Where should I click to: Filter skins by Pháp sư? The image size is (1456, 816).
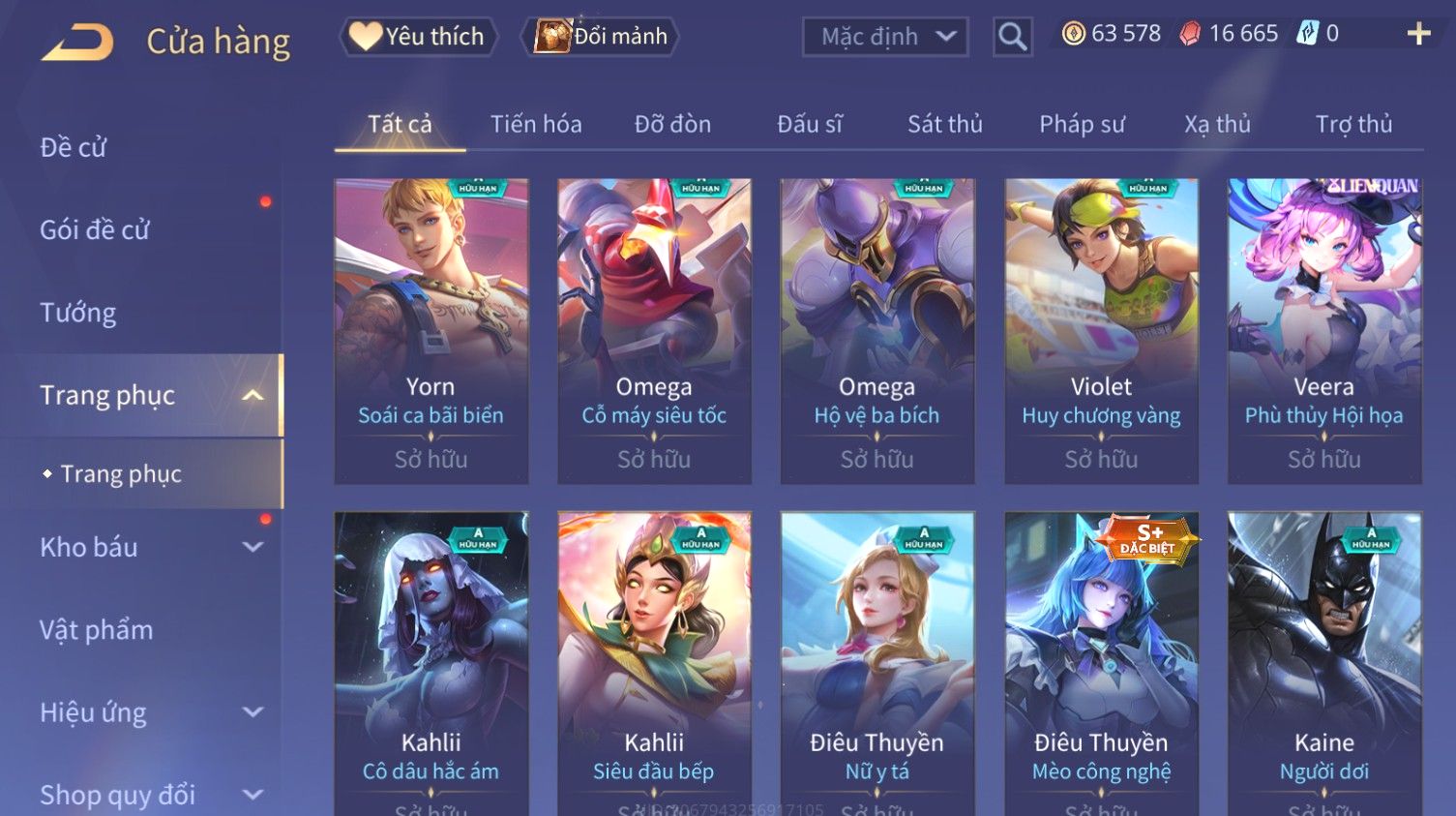[x=1082, y=125]
